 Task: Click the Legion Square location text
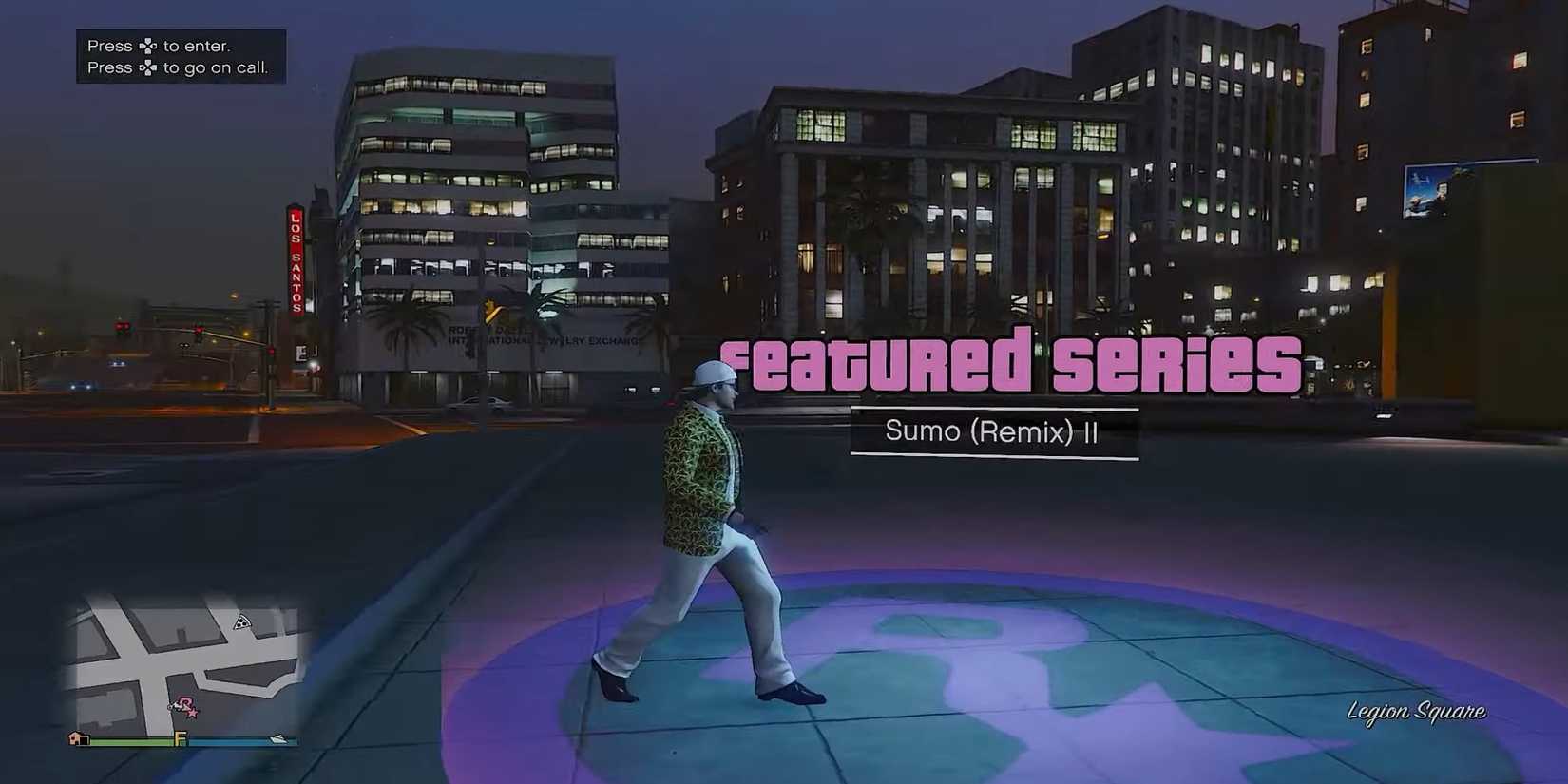tap(1418, 711)
